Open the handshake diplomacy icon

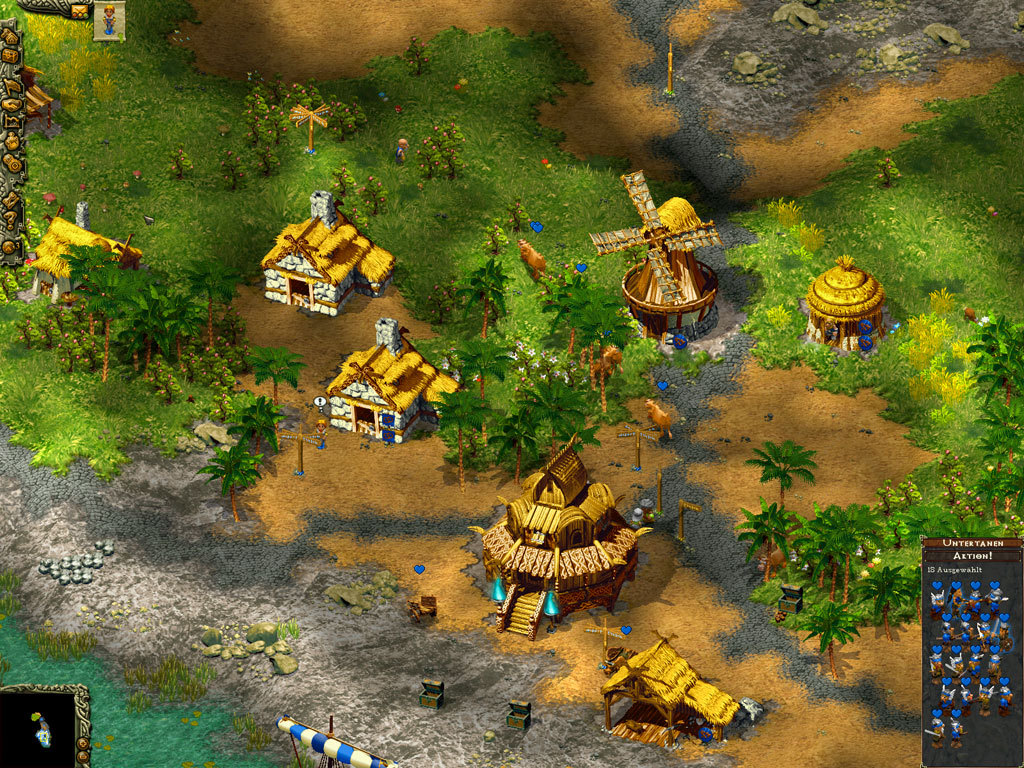(x=12, y=105)
